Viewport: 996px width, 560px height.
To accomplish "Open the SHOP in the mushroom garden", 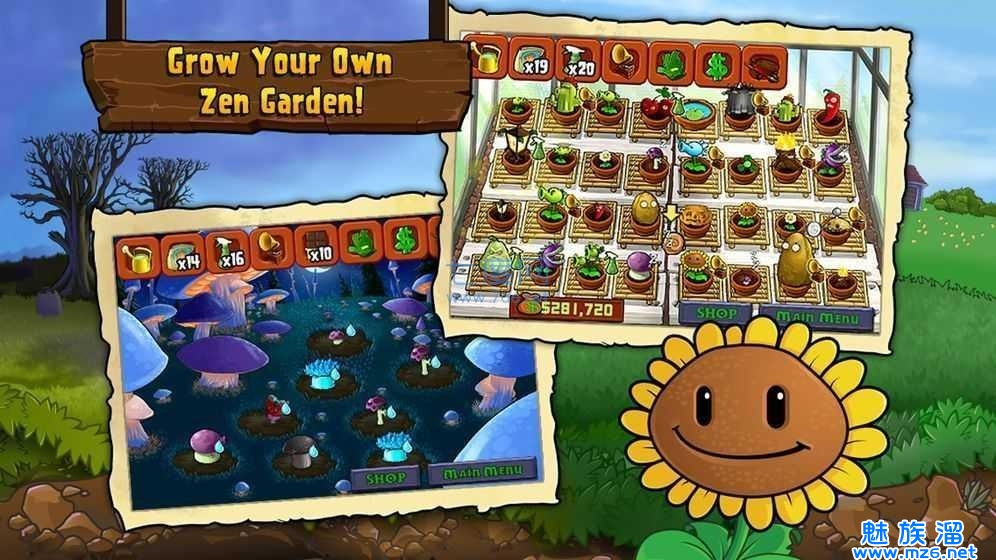I will point(385,475).
